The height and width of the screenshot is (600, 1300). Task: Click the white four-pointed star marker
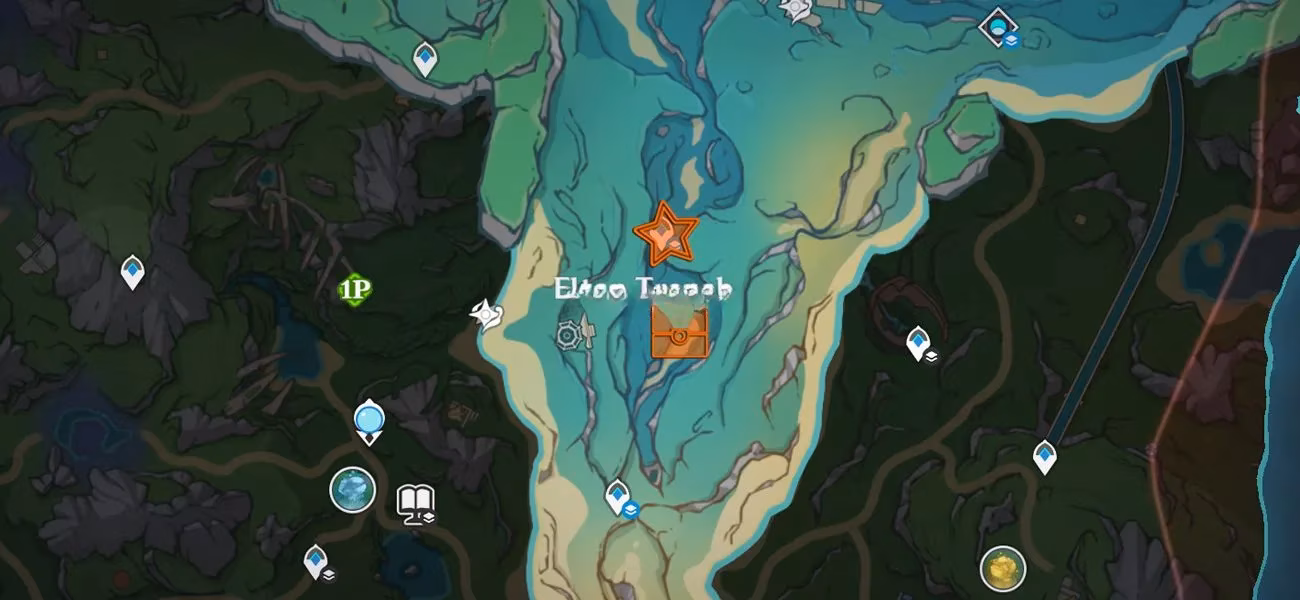486,316
